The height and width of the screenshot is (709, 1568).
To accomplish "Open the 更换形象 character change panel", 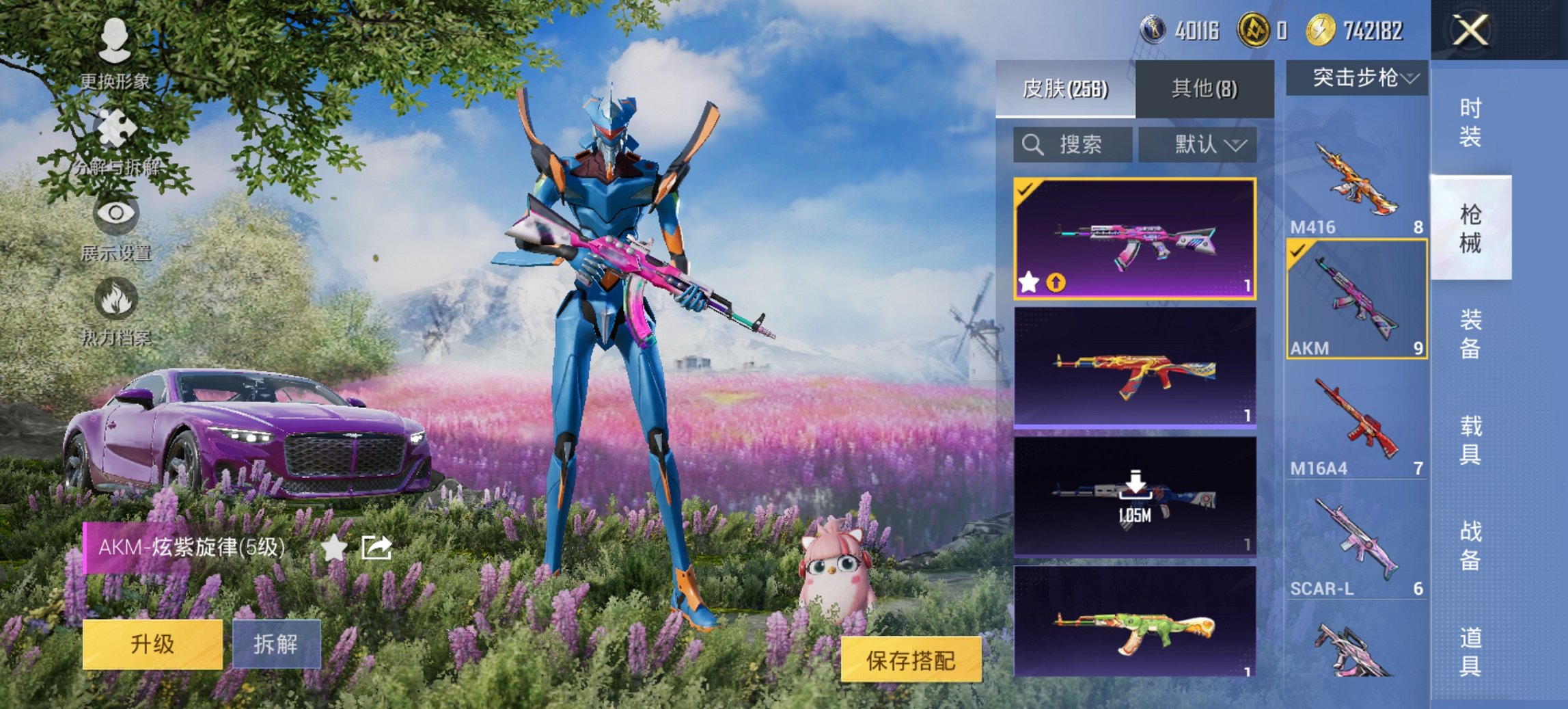I will click(116, 51).
